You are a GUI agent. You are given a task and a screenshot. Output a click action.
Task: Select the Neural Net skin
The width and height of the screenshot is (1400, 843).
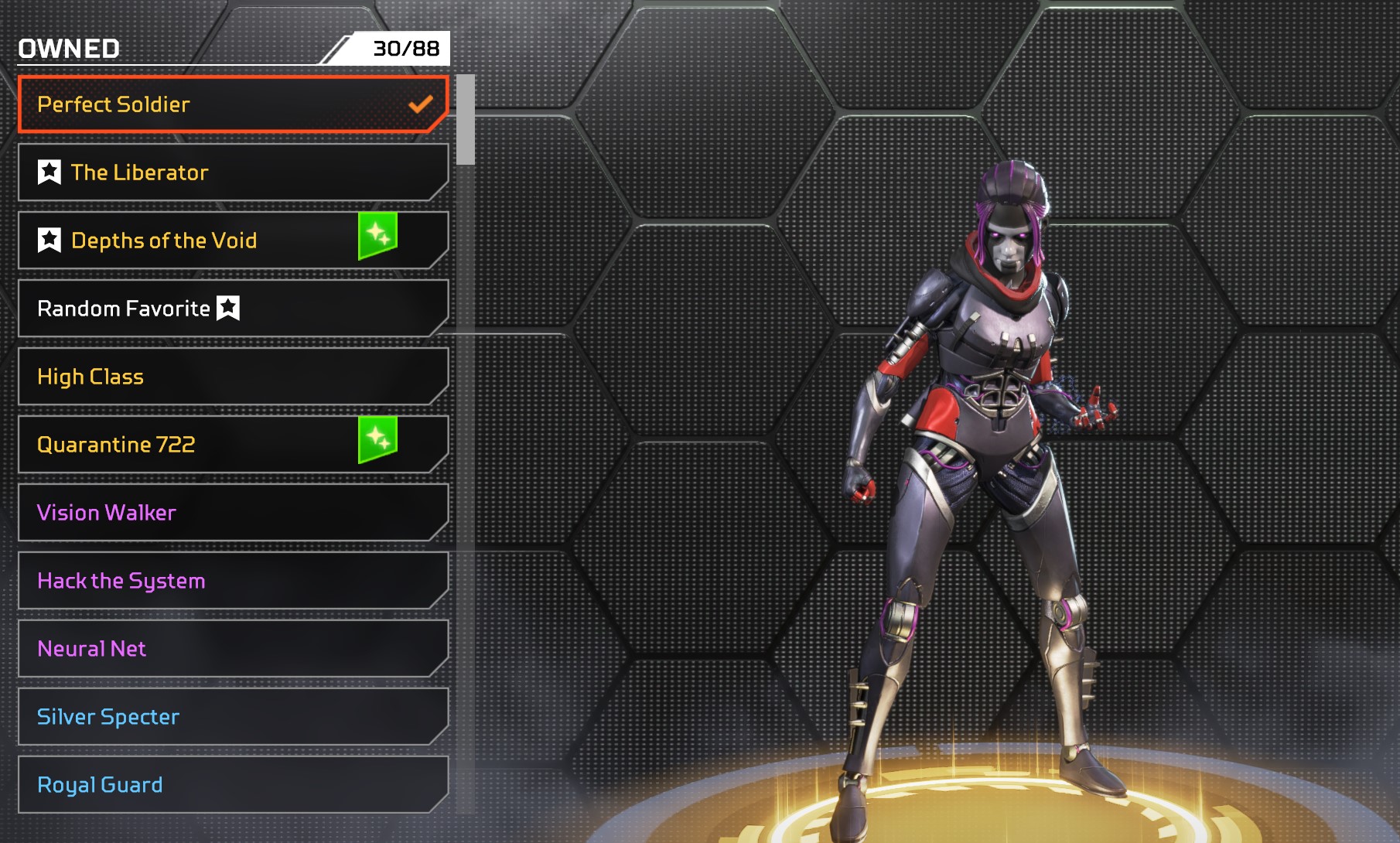click(x=232, y=649)
